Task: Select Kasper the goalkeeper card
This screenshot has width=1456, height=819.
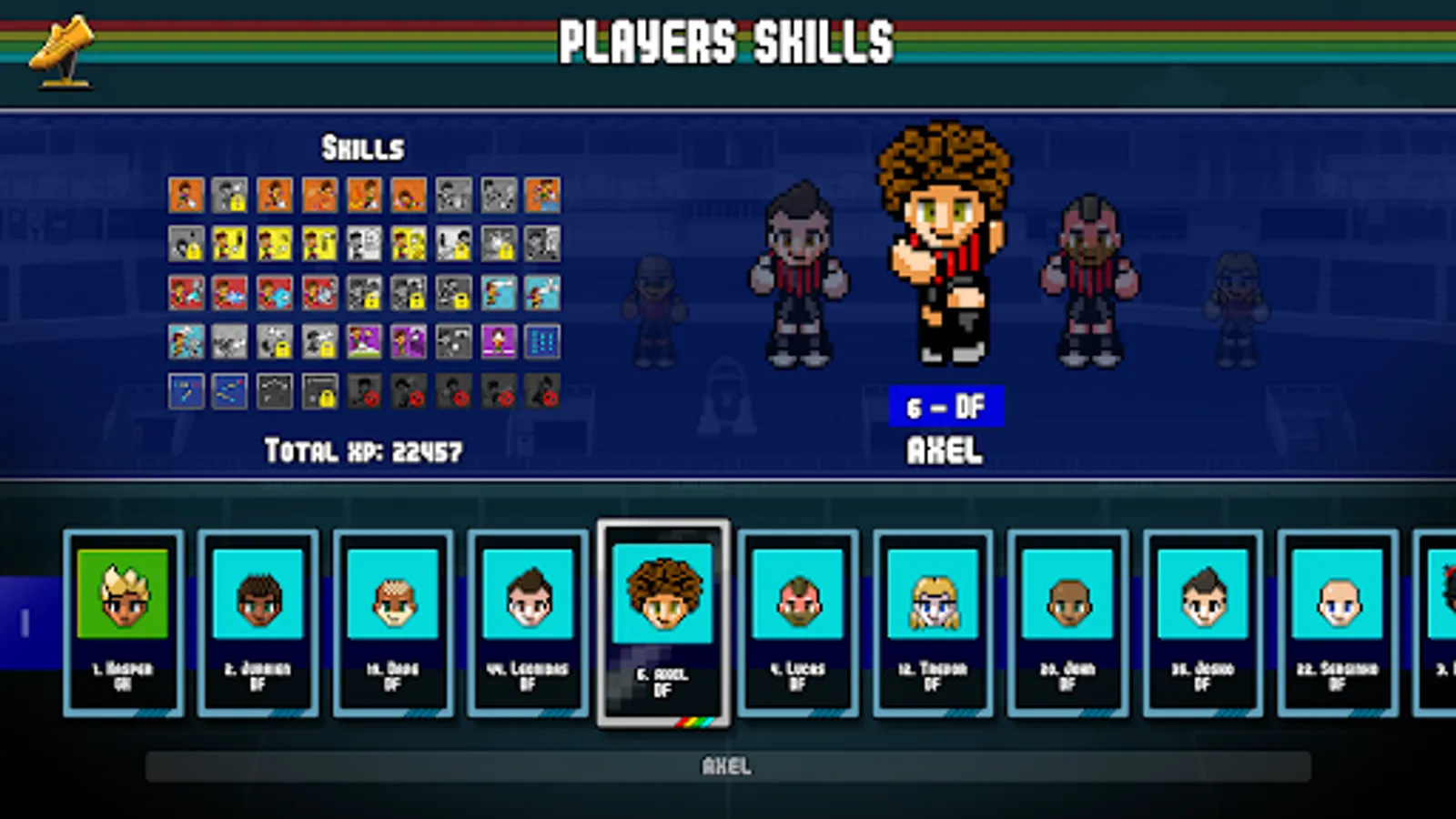Action: coord(121,623)
